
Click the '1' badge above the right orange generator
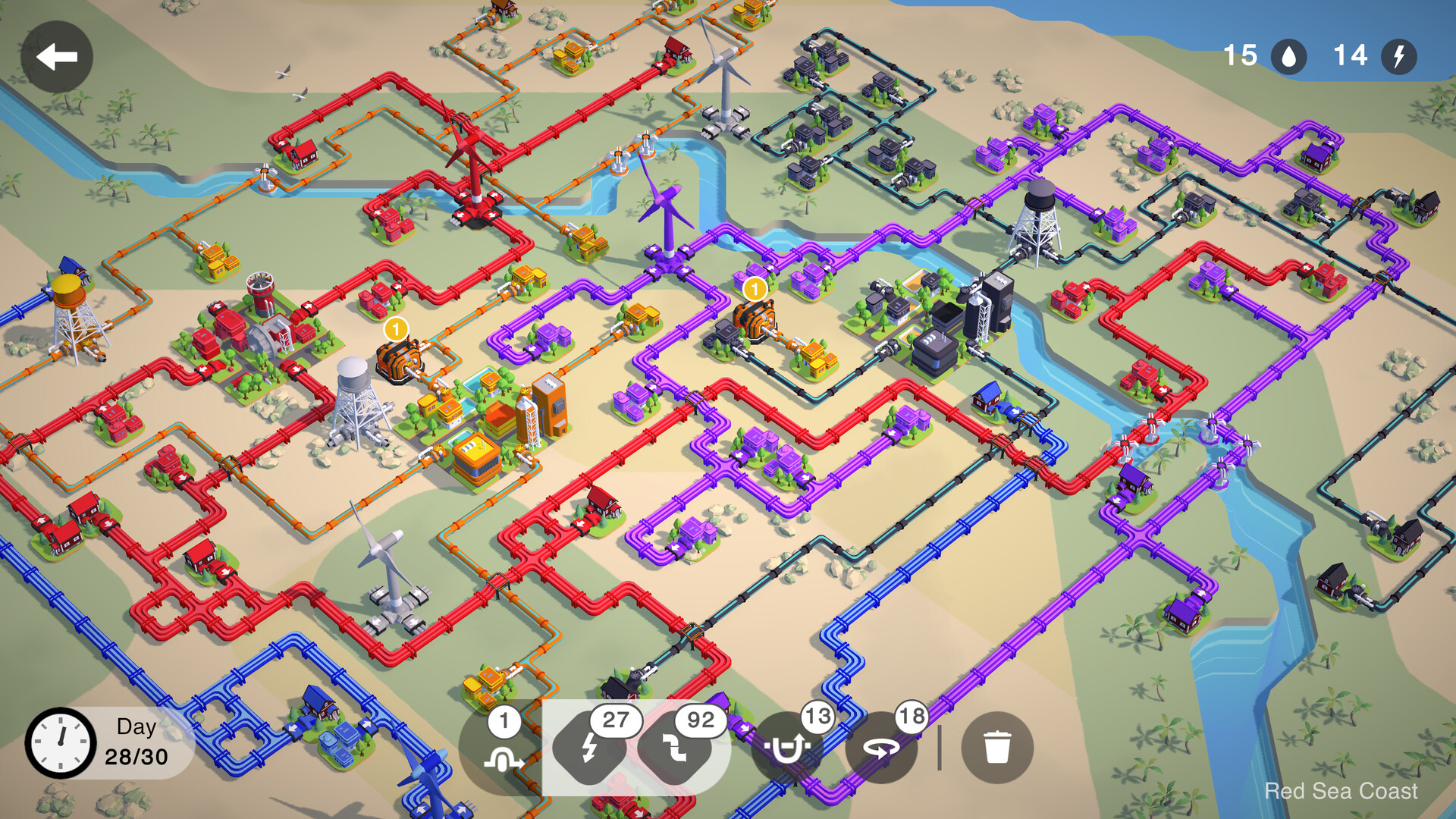point(754,289)
